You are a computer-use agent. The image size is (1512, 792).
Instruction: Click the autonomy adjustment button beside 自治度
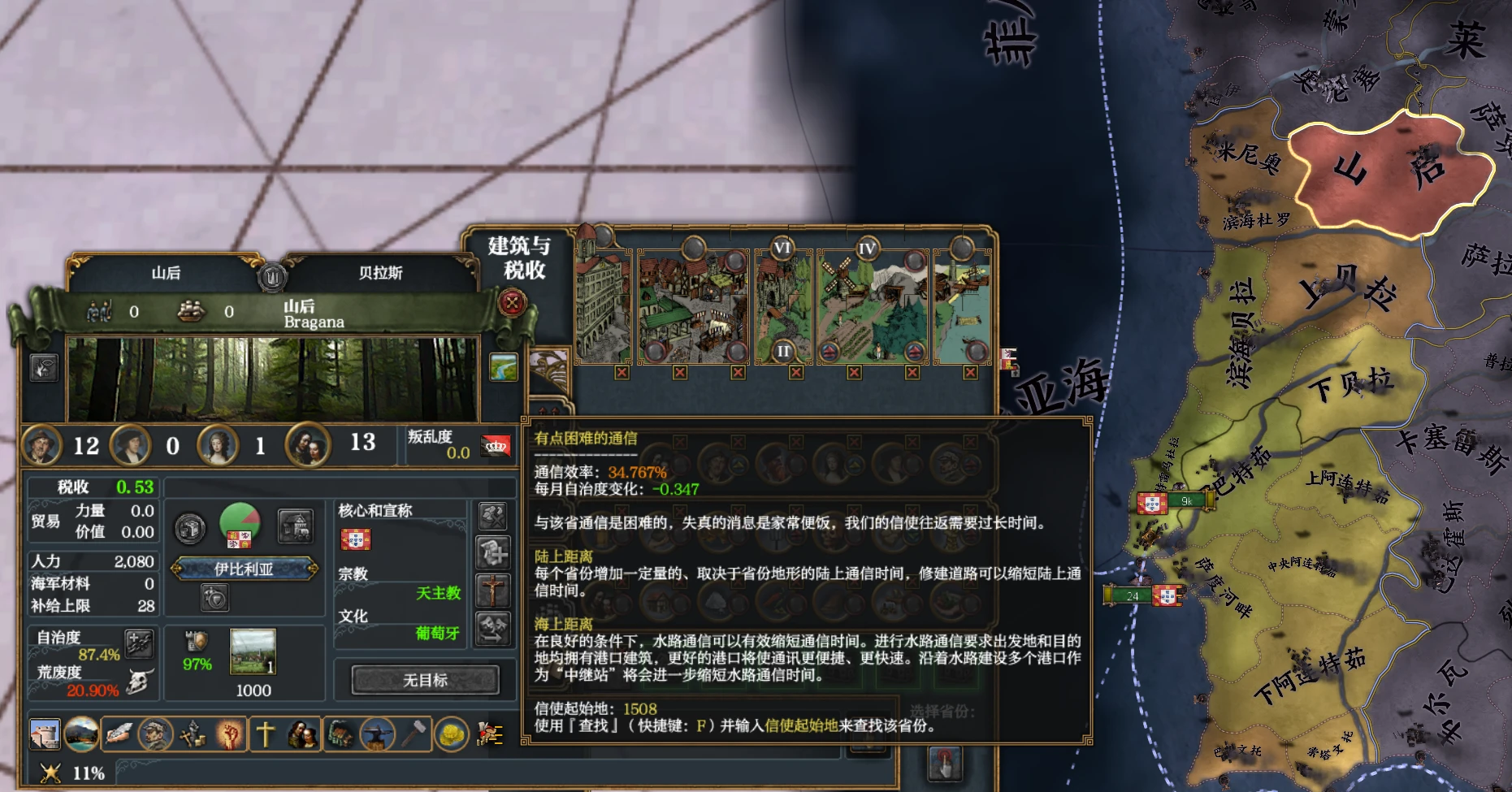click(139, 643)
